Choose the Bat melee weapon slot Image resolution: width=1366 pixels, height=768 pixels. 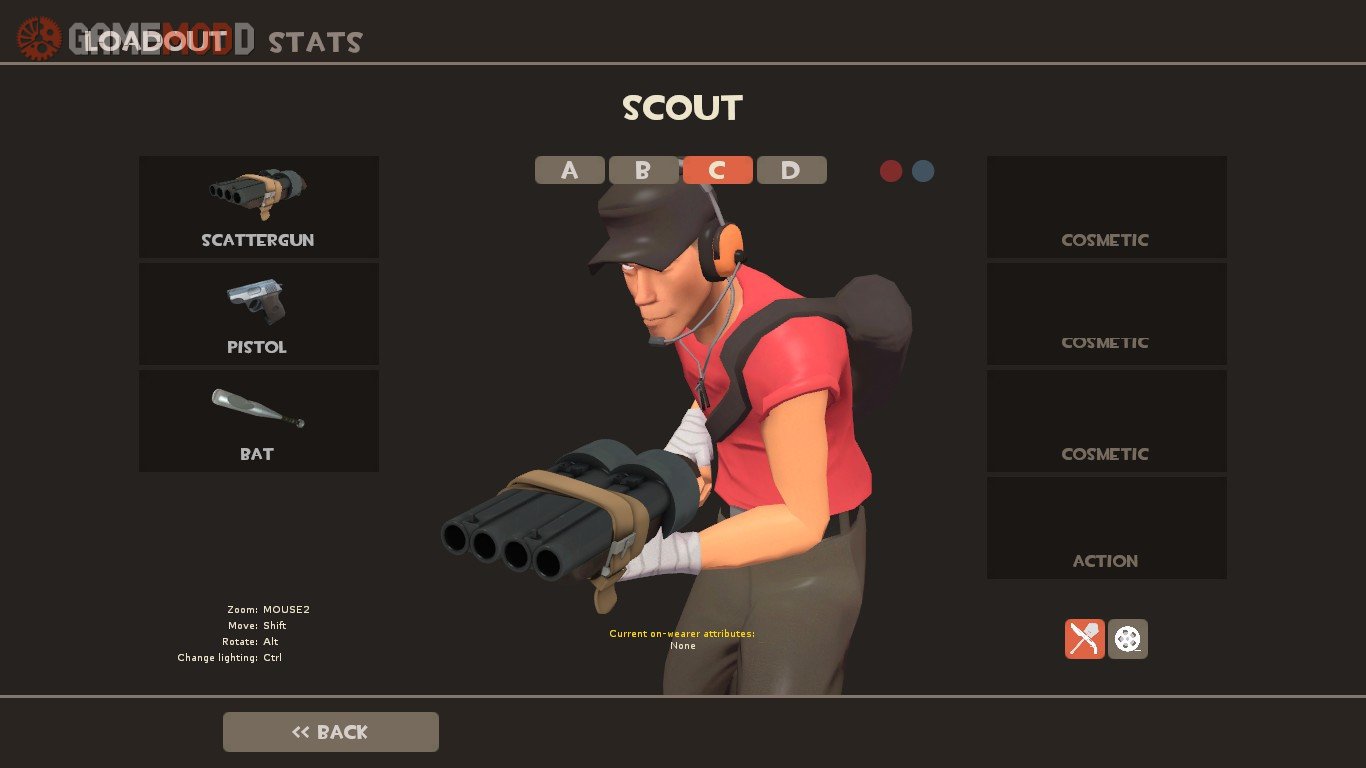coord(258,421)
